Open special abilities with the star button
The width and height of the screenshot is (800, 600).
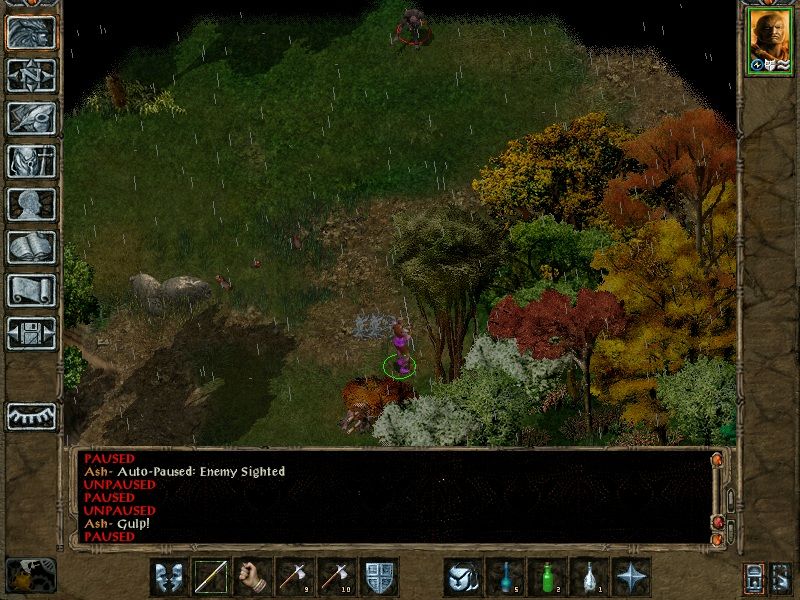point(631,577)
